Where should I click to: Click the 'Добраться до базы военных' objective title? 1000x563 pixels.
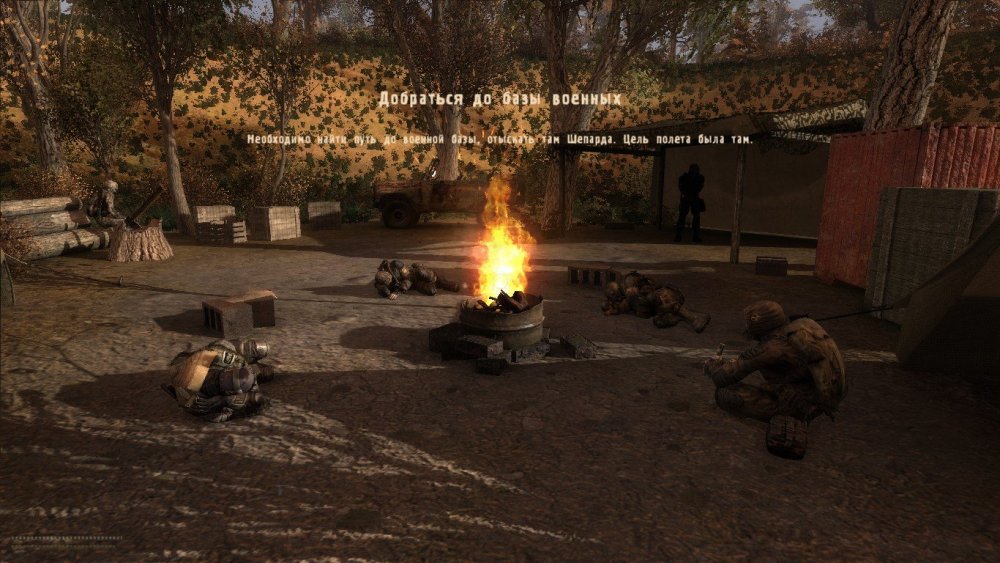pyautogui.click(x=499, y=99)
